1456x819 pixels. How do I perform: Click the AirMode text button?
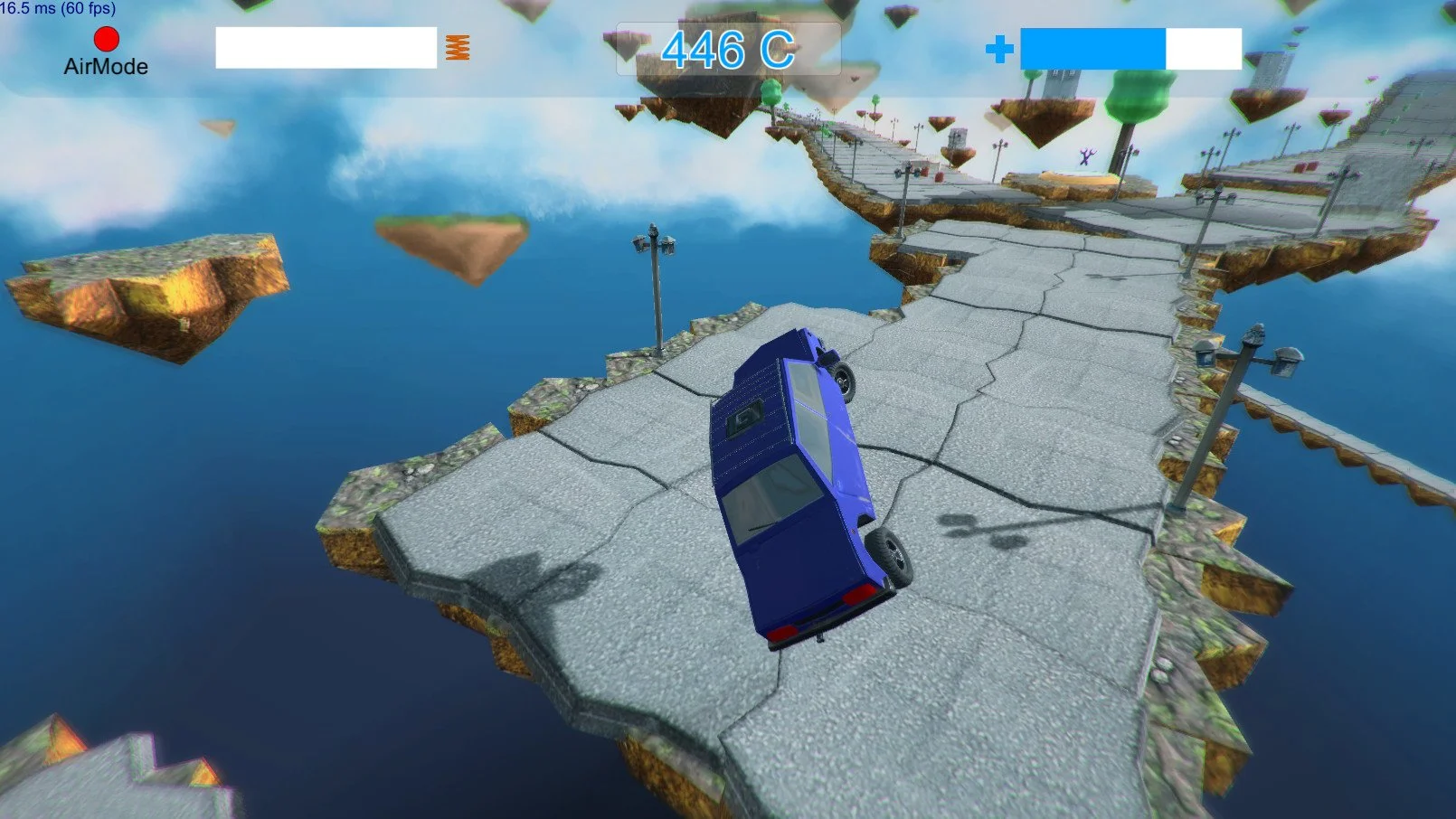click(x=106, y=67)
